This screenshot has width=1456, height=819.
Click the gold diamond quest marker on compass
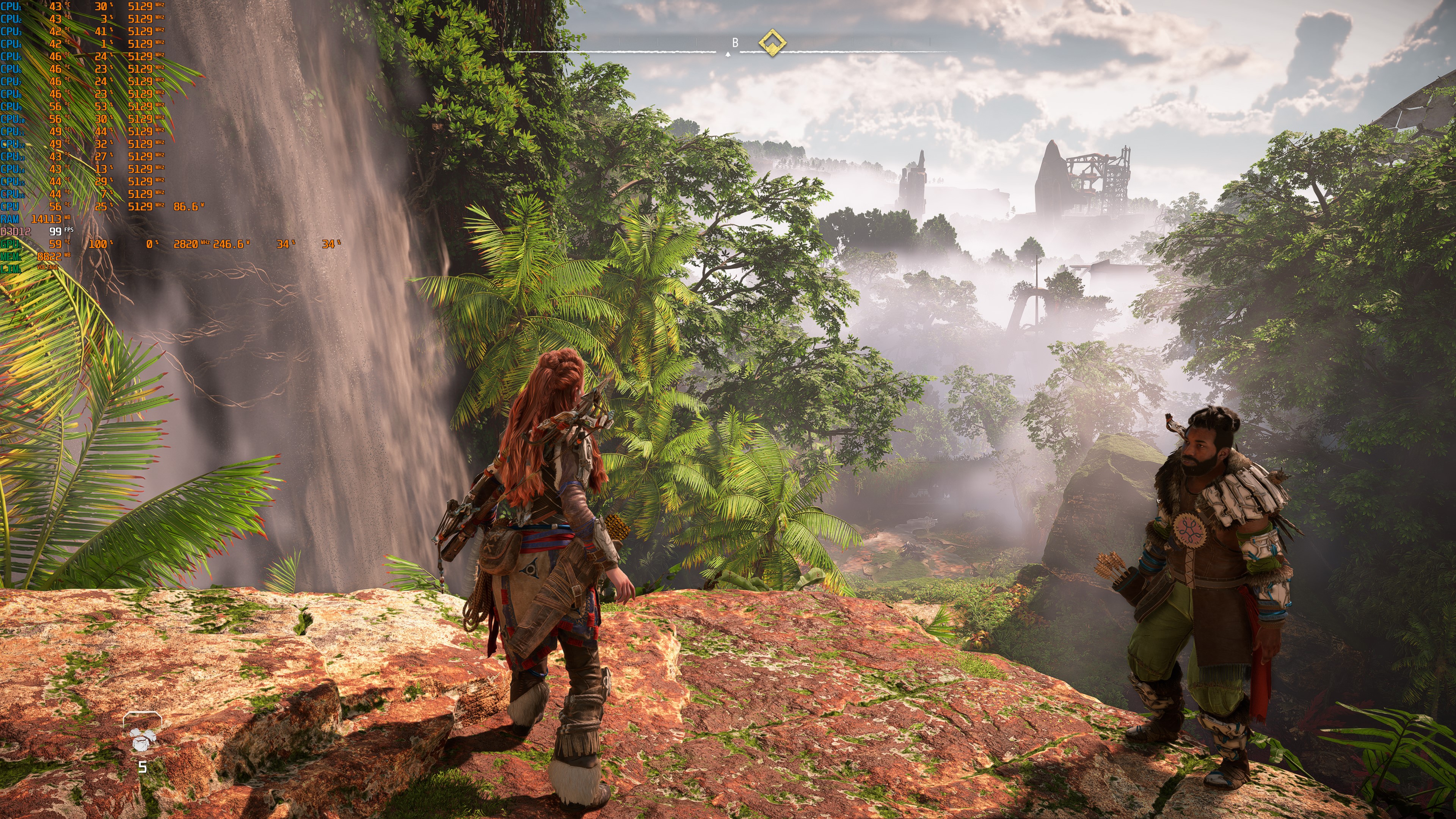pyautogui.click(x=772, y=43)
